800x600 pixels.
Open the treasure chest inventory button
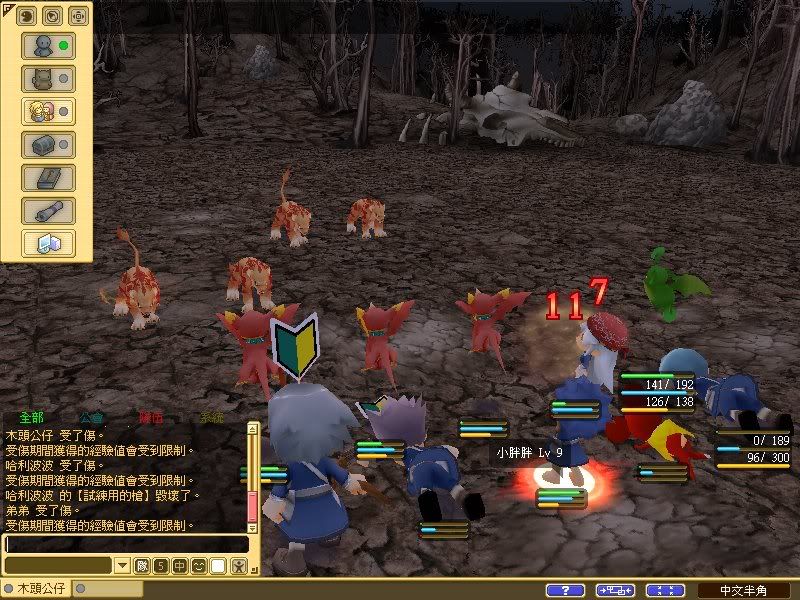[x=48, y=144]
